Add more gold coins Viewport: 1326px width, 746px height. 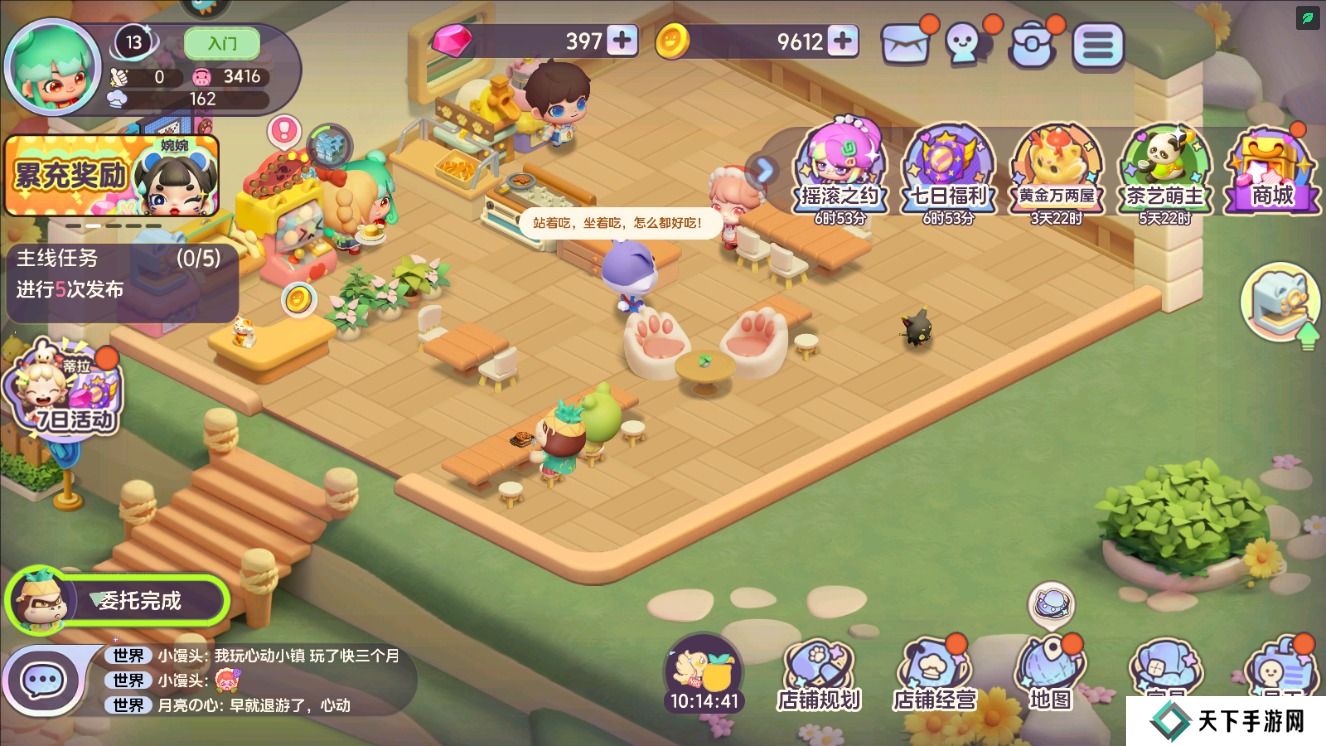843,41
